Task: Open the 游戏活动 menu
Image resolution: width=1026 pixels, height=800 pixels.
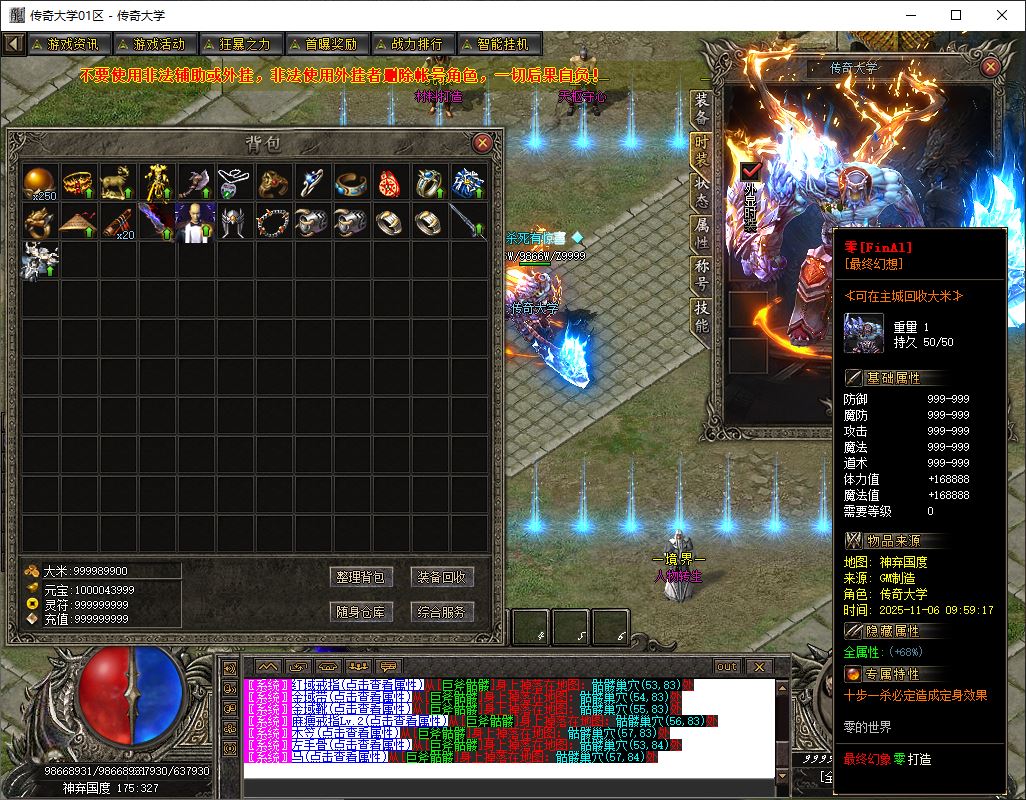Action: (153, 44)
